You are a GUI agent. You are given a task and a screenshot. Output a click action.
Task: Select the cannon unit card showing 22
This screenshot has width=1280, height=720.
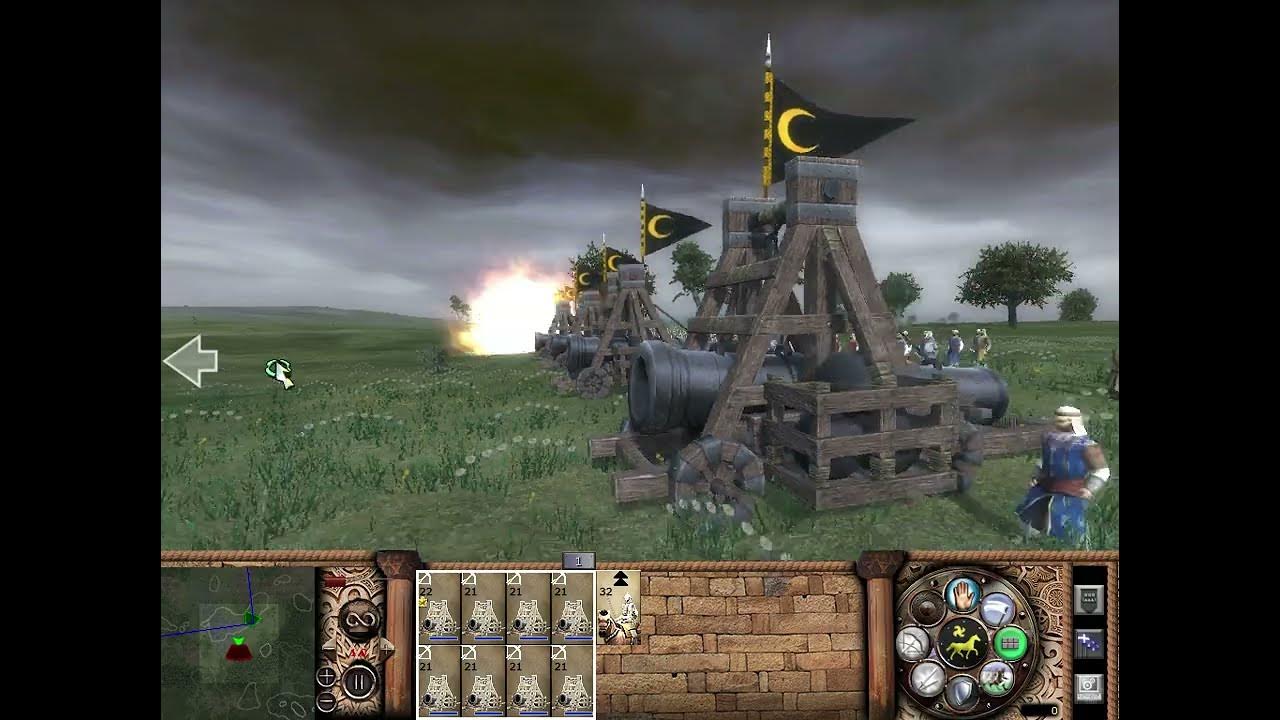tap(438, 607)
